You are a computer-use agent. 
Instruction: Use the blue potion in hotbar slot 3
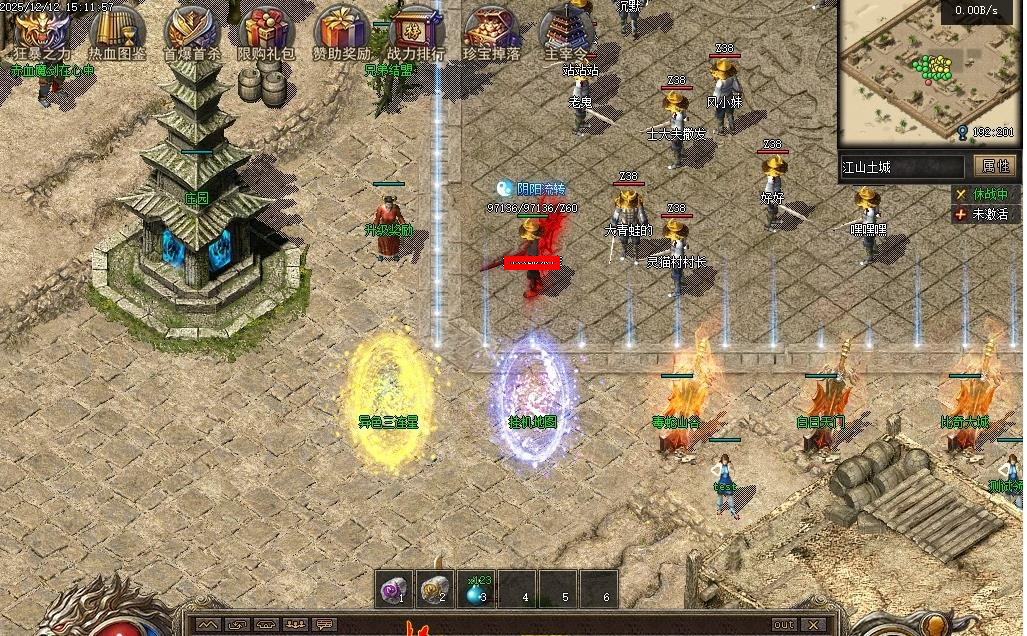point(475,590)
